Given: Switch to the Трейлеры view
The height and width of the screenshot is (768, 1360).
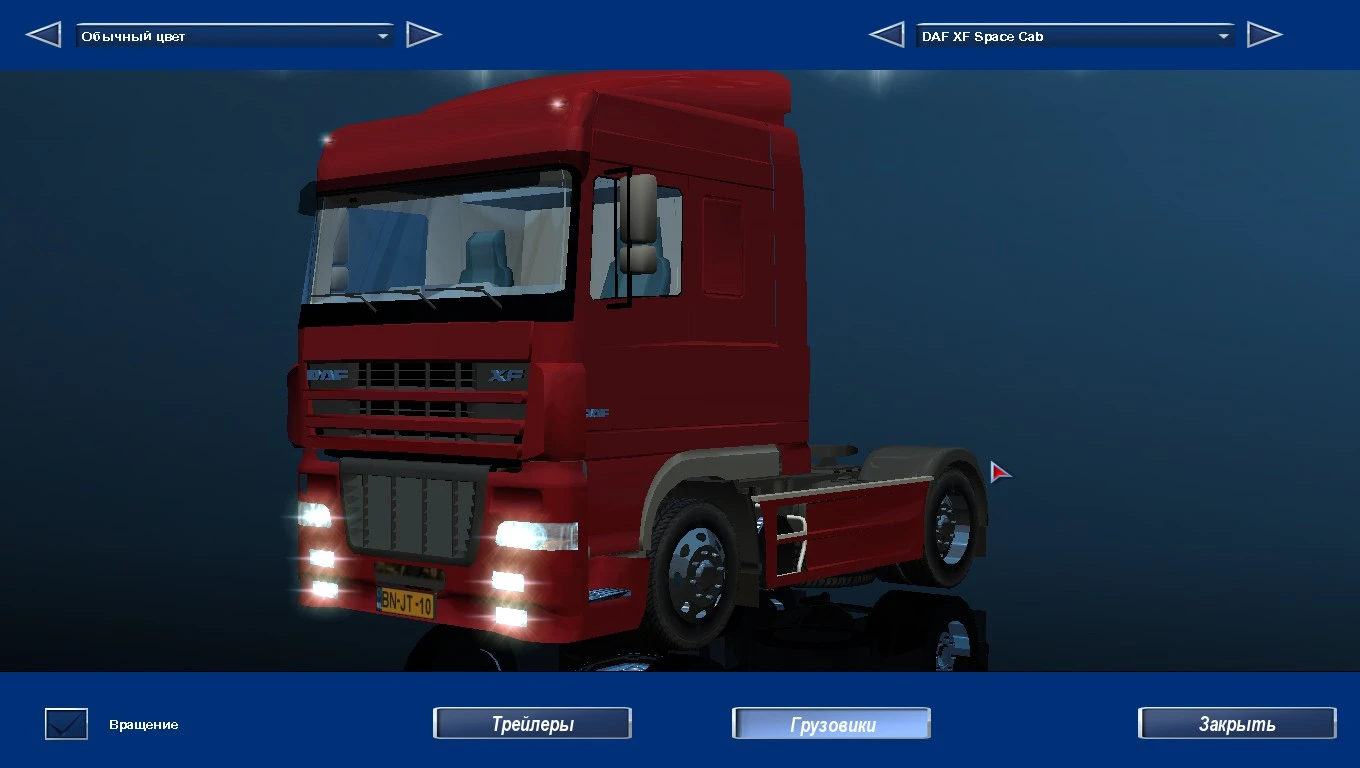Looking at the screenshot, I should click(532, 723).
